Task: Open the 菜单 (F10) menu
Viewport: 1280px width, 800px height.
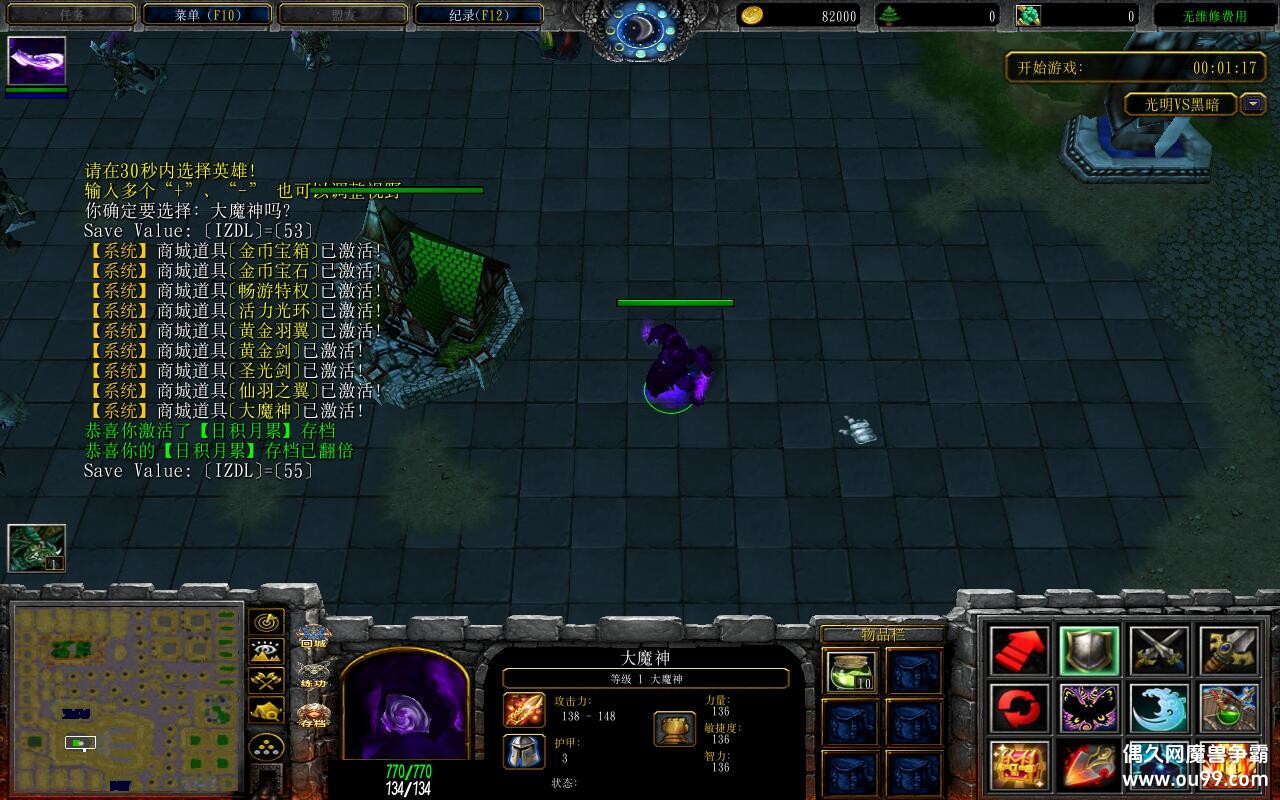Action: click(207, 15)
